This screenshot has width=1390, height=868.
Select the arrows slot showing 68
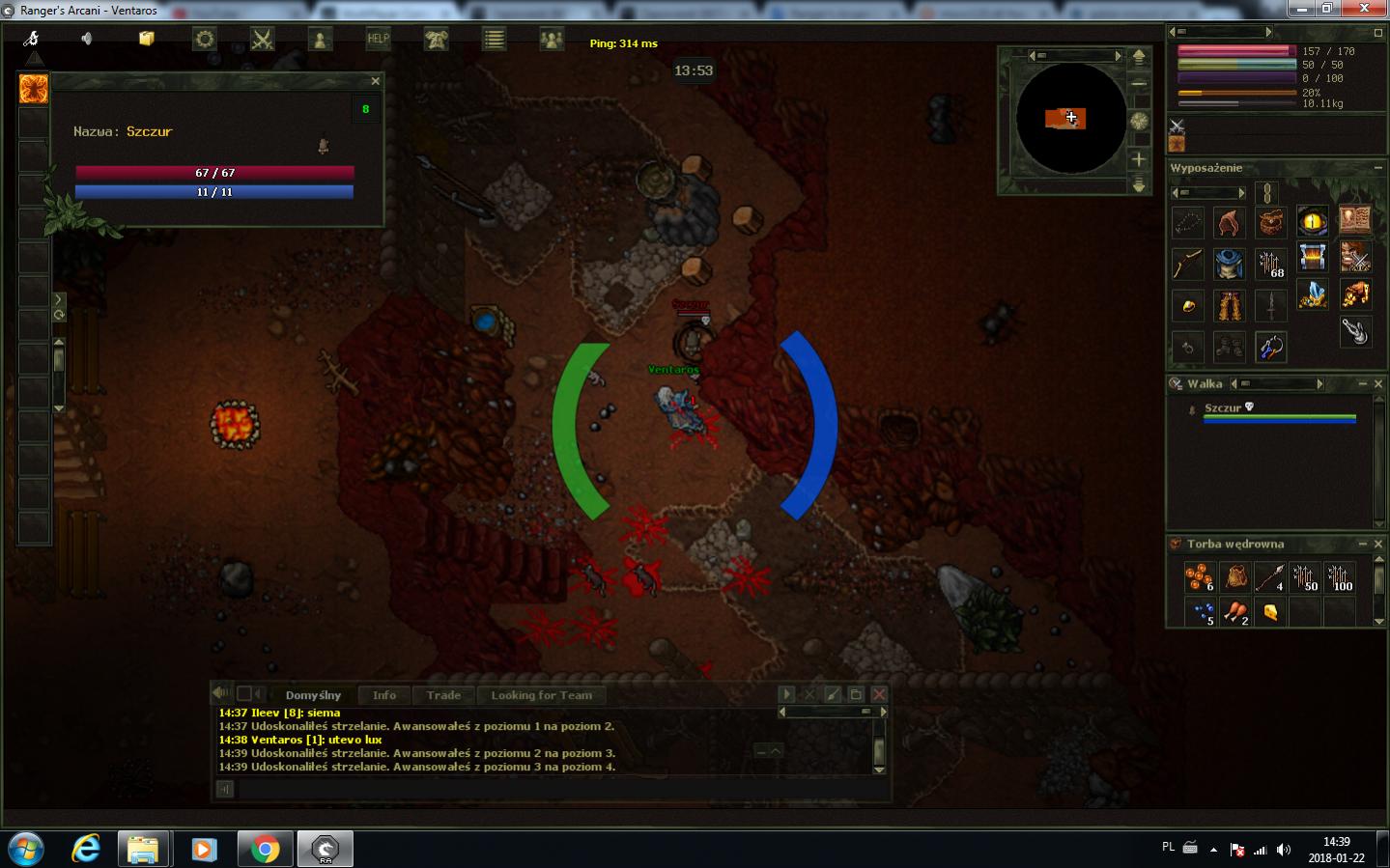[1270, 263]
